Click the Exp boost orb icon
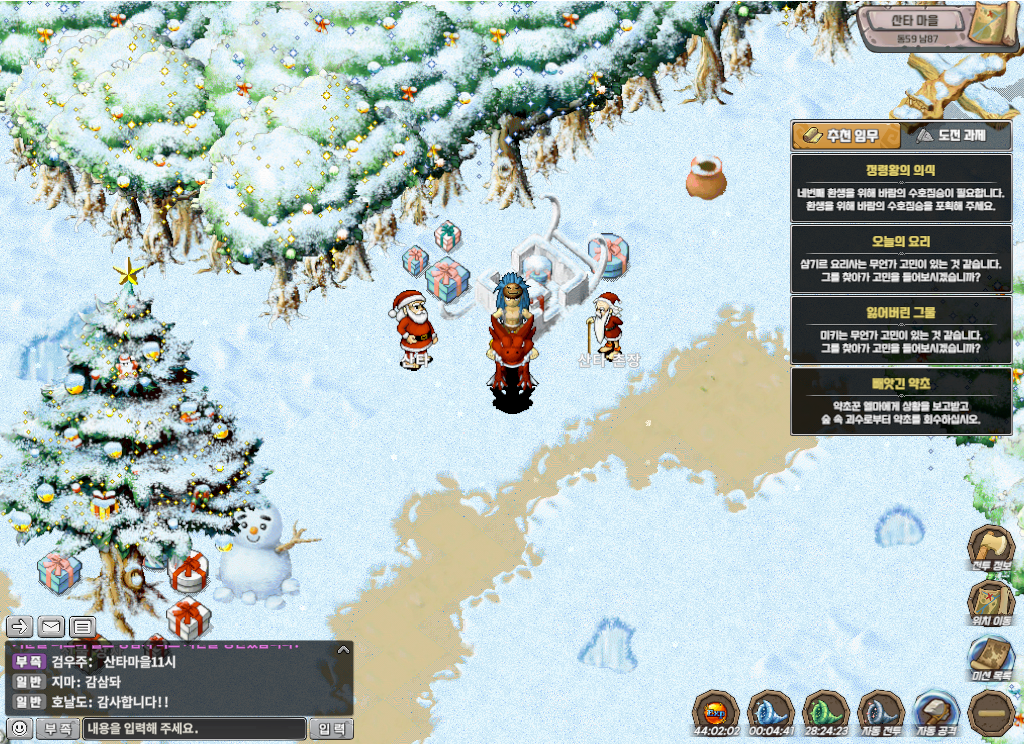Viewport: 1024px width, 744px height. [716, 712]
